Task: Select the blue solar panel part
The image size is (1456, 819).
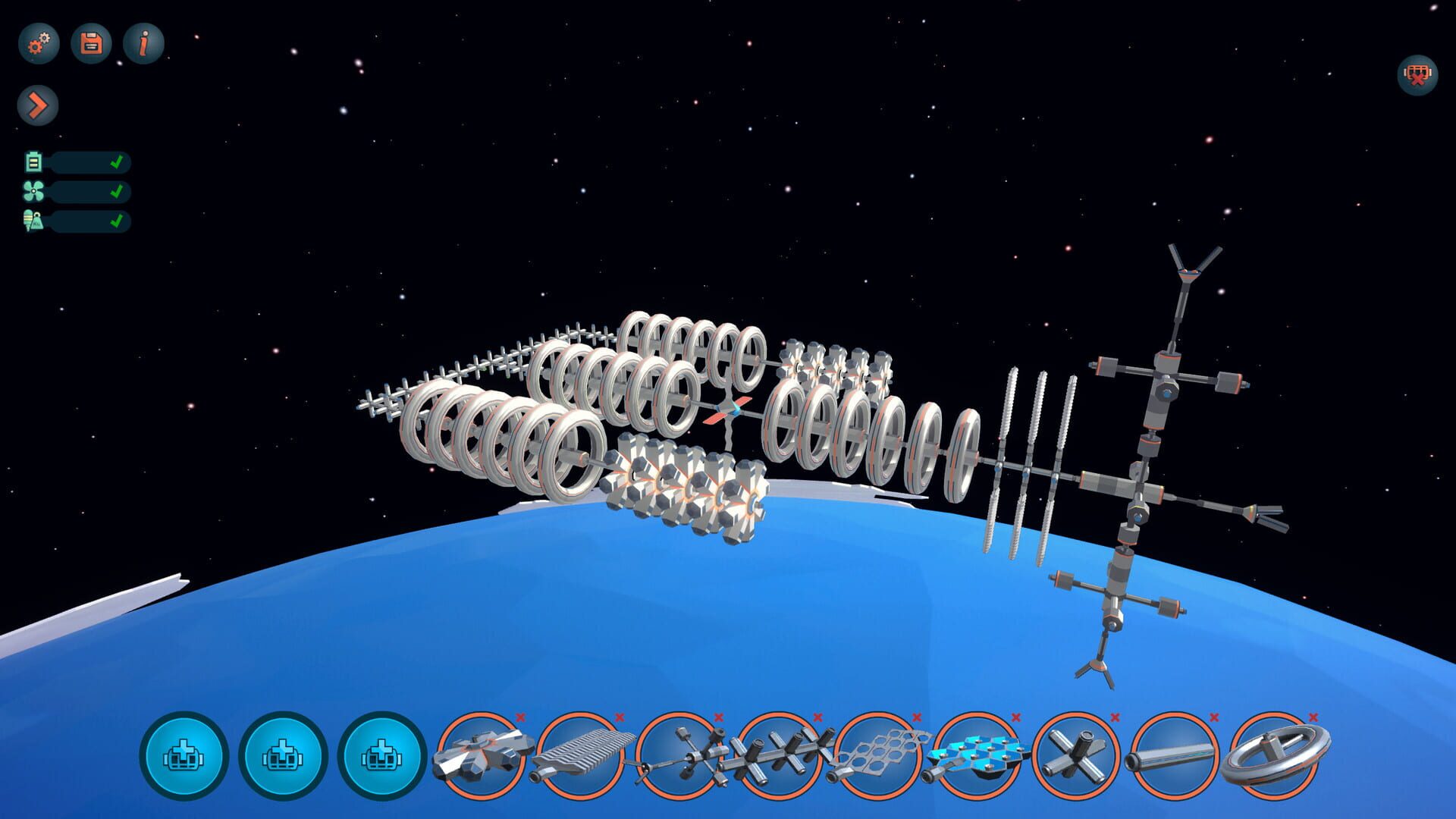Action: pos(977,755)
